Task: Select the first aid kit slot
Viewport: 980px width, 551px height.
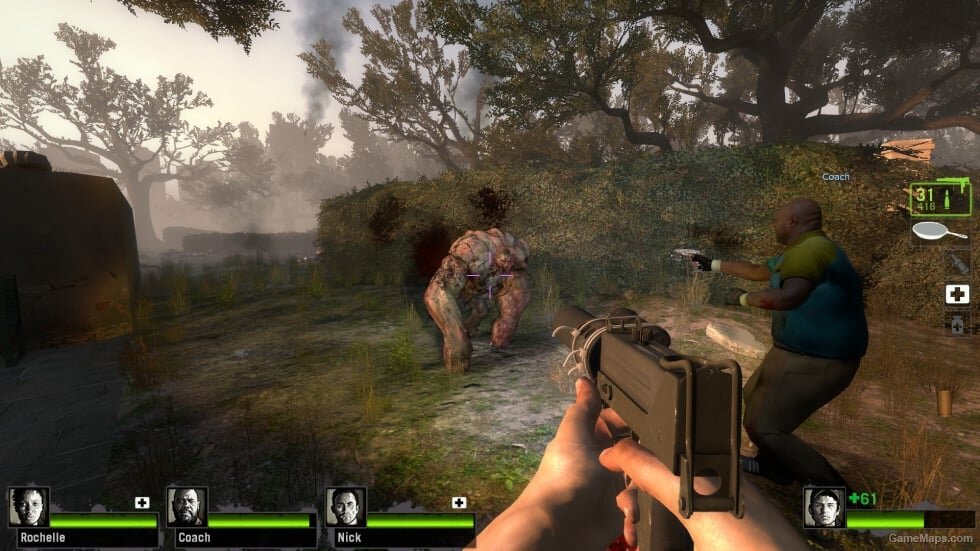Action: [x=957, y=294]
